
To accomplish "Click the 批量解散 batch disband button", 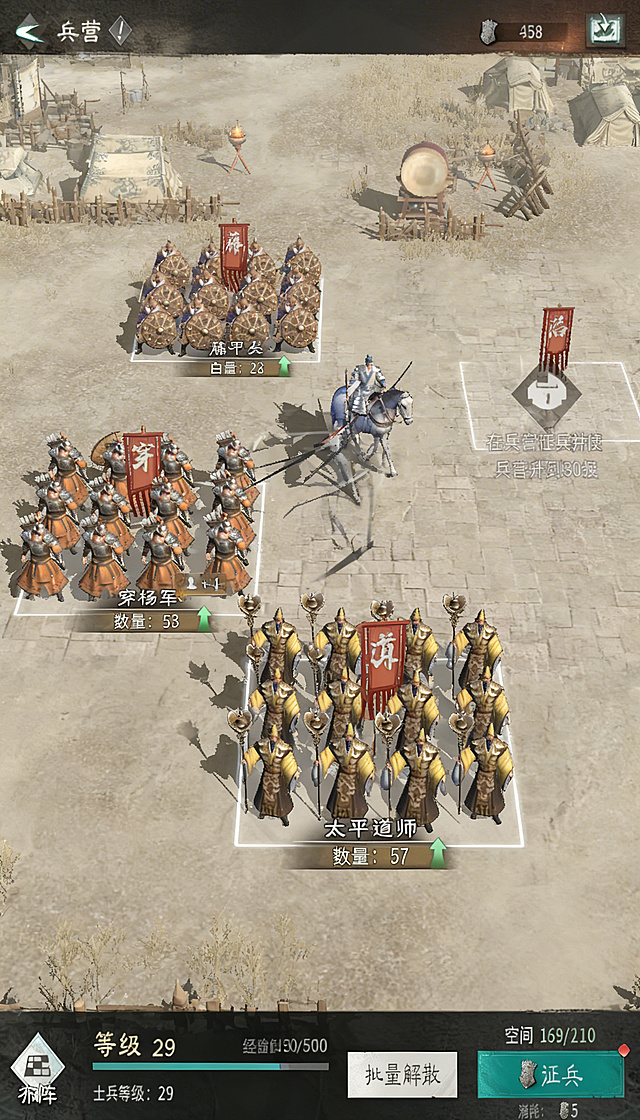I will pos(402,1075).
